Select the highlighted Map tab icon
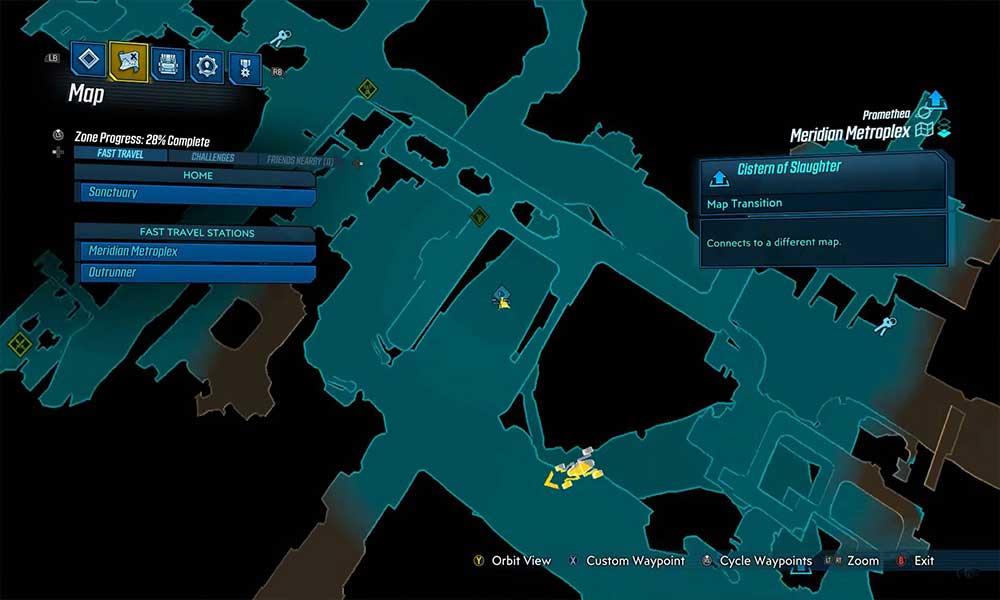Viewport: 1000px width, 600px height. tap(128, 63)
